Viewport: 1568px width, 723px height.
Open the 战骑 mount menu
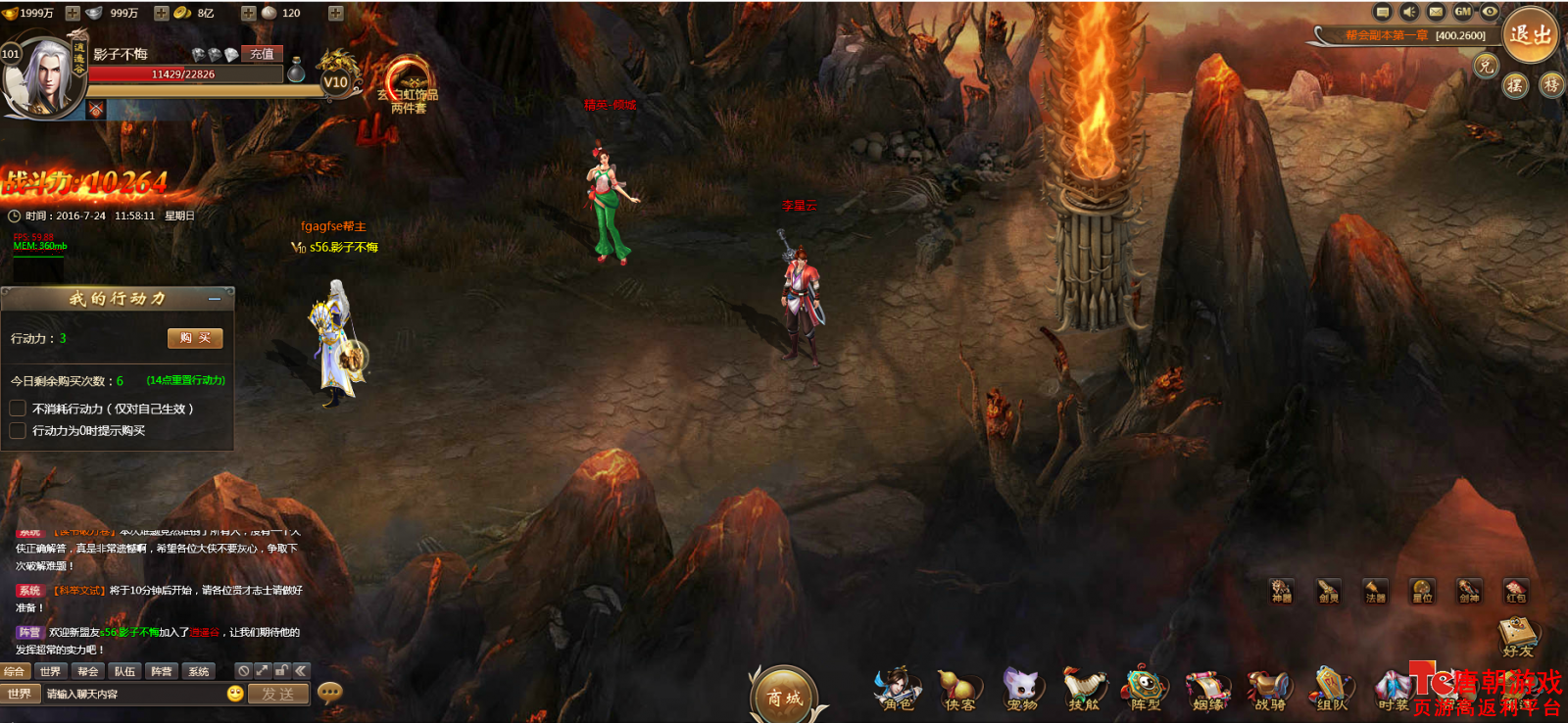coord(1269,690)
